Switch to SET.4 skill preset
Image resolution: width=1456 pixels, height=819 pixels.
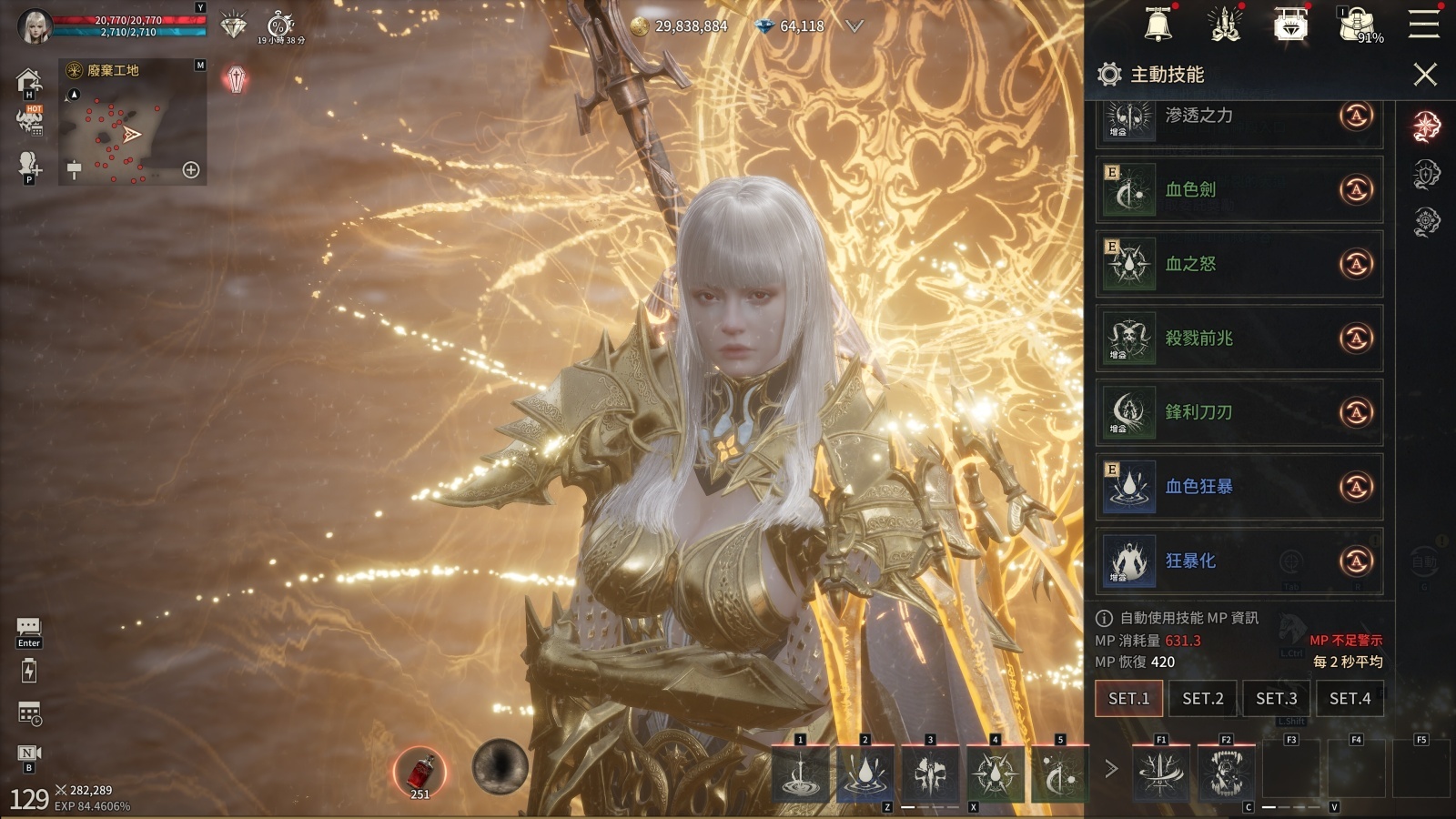[x=1350, y=699]
